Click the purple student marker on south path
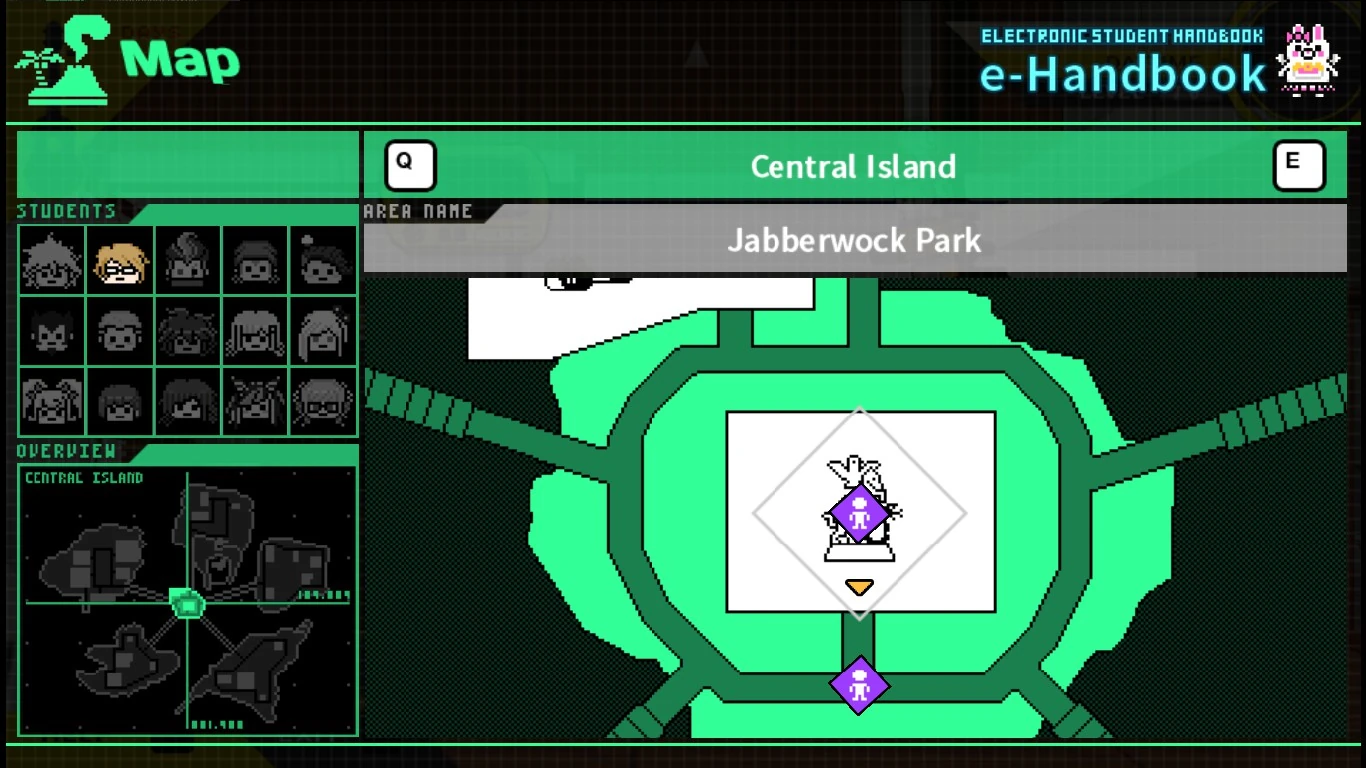Screen dimensions: 1366x768 coord(859,685)
